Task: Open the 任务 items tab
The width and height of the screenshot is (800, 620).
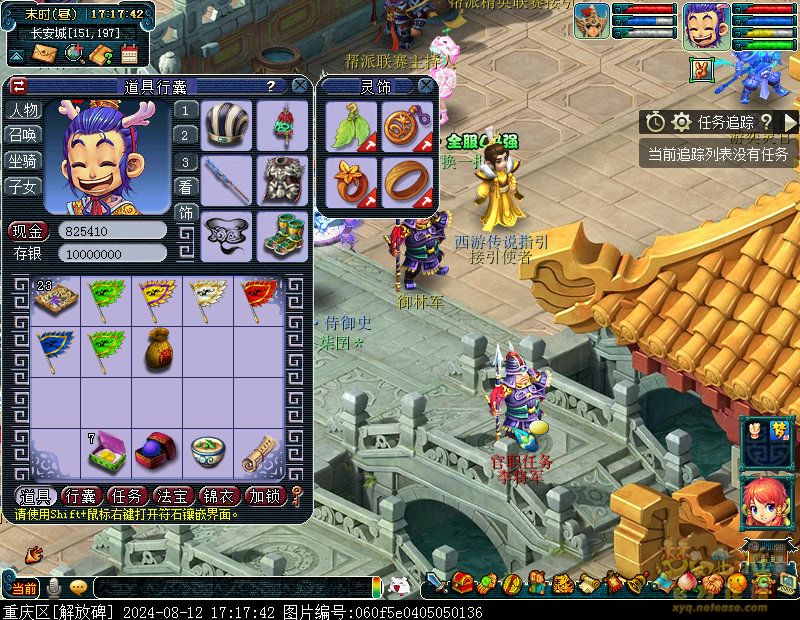Action: (x=128, y=496)
